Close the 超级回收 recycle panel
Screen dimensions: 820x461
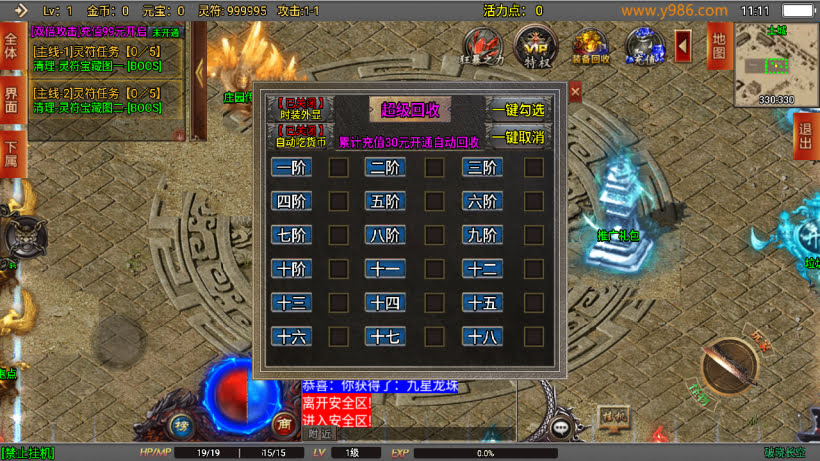coord(575,92)
